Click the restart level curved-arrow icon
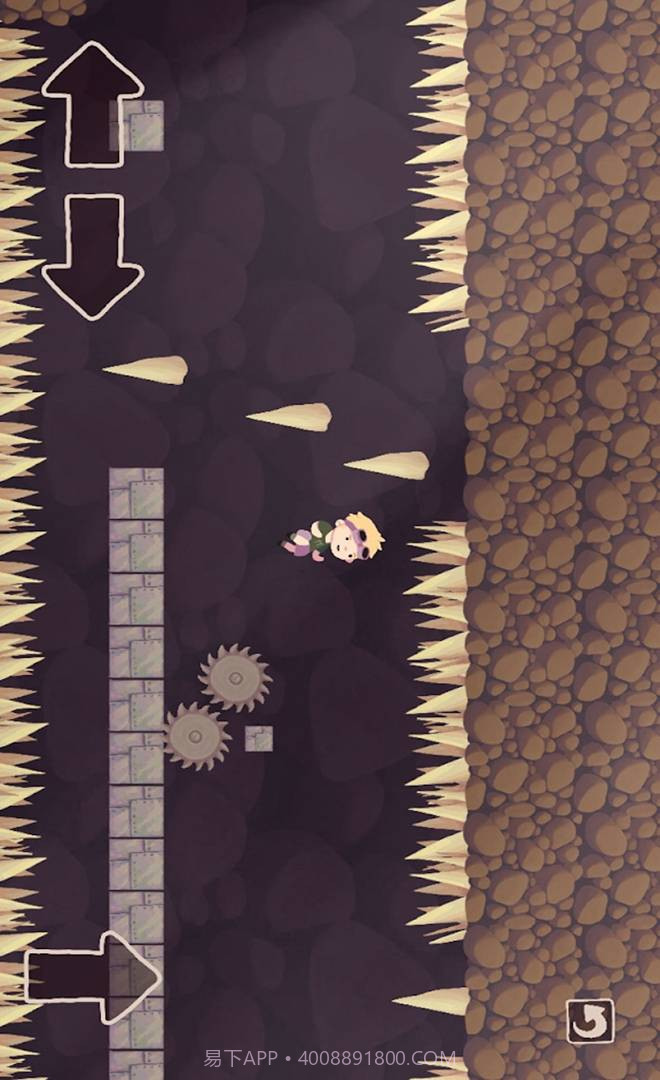The width and height of the screenshot is (660, 1080). pos(590,1021)
